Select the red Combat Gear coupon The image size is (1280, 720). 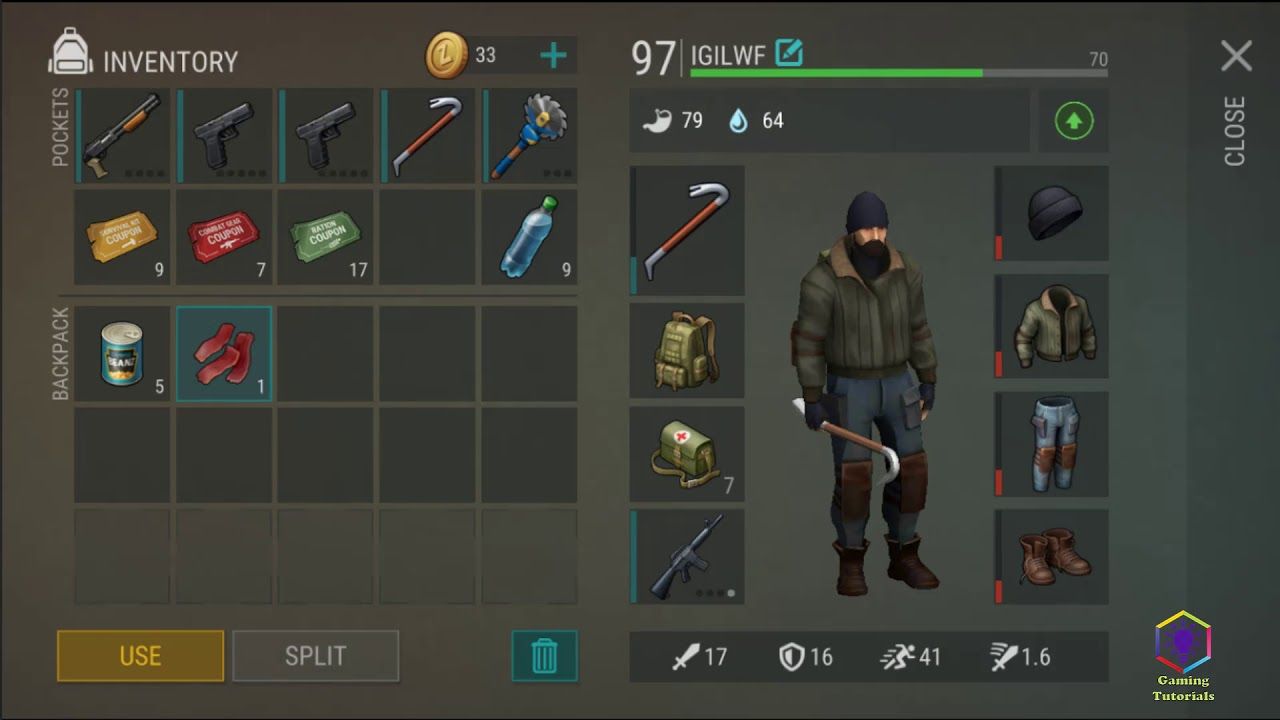pos(225,237)
